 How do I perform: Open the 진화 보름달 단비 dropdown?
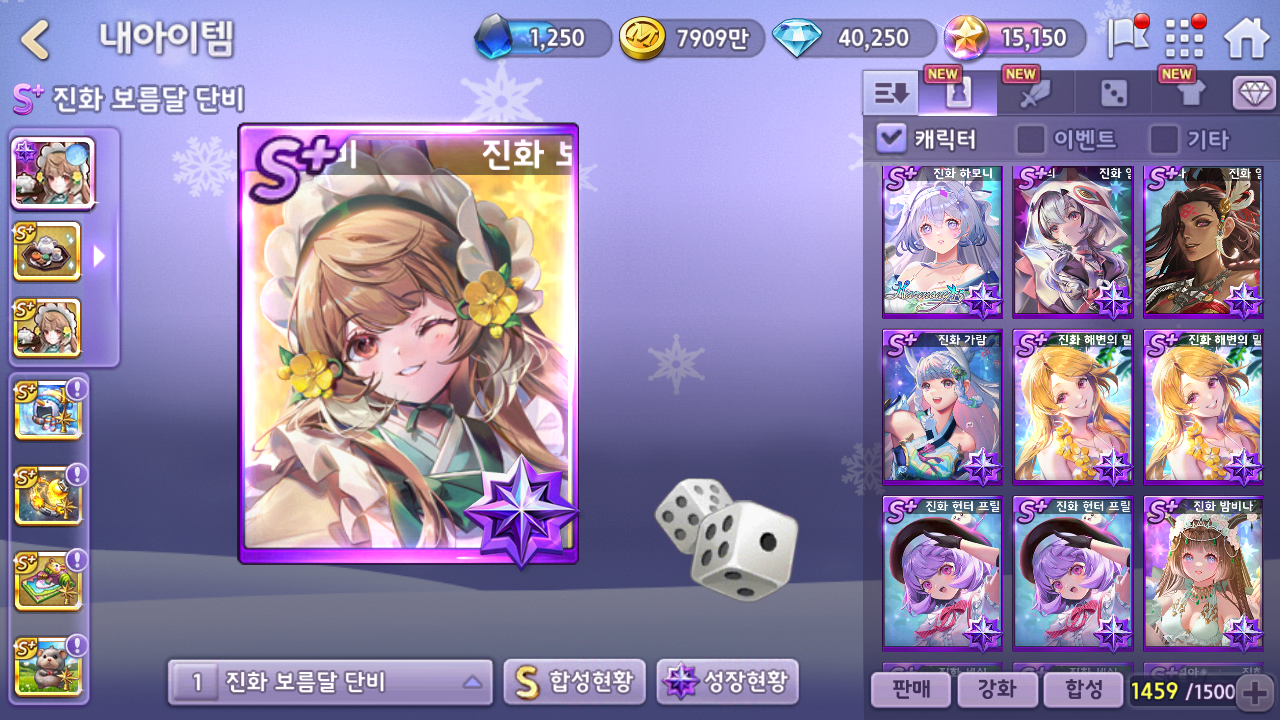click(x=330, y=683)
